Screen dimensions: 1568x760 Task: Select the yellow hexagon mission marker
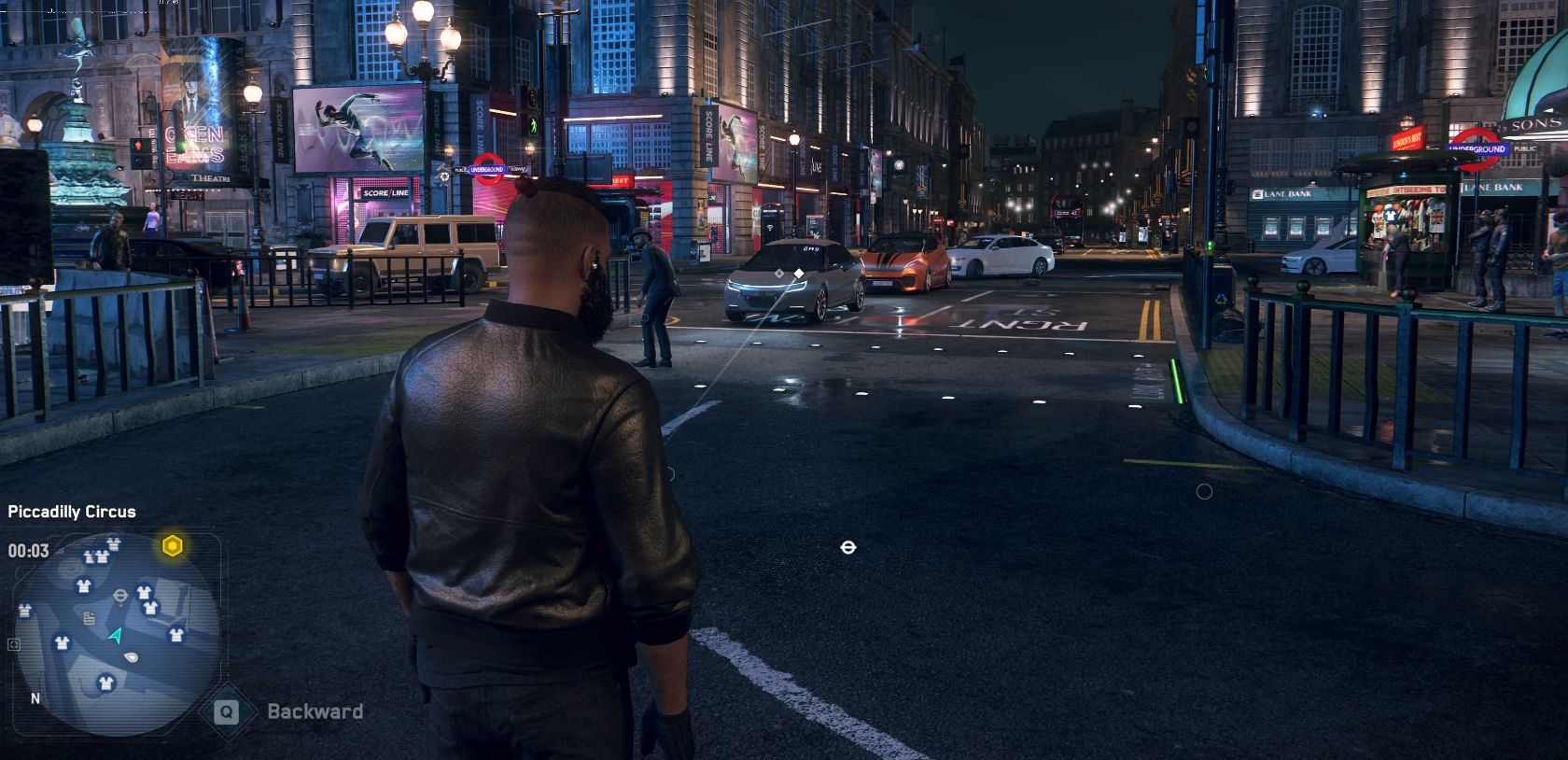point(173,546)
